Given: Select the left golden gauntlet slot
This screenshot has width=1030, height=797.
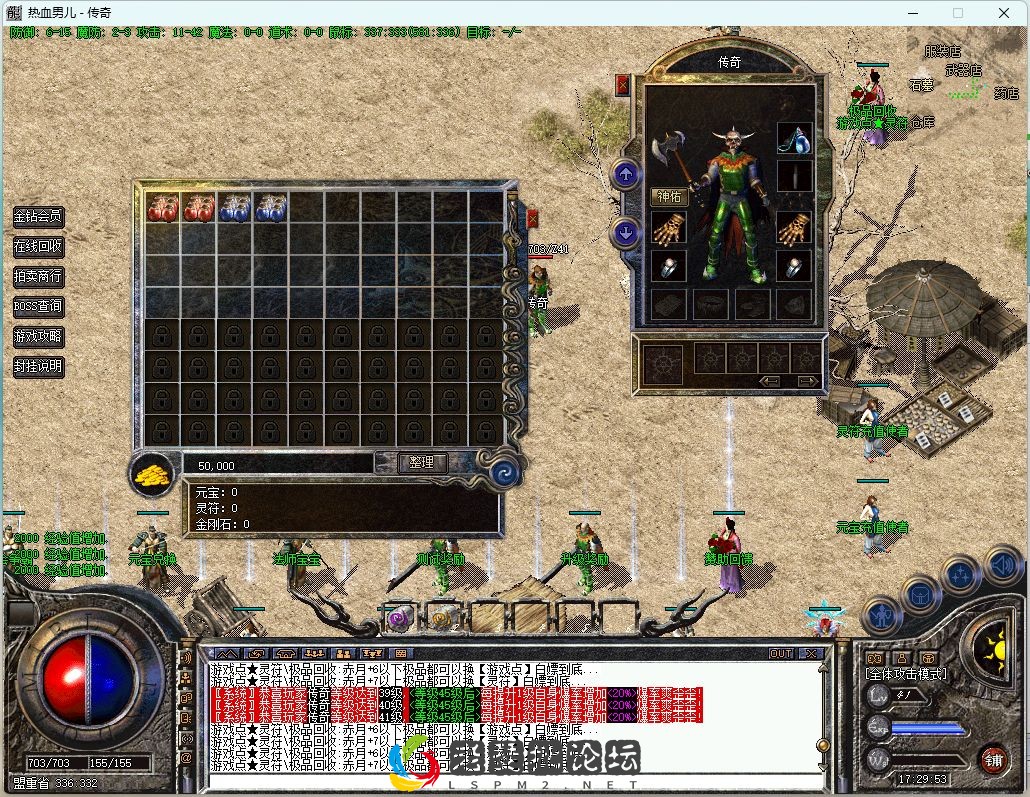Looking at the screenshot, I should [x=668, y=228].
